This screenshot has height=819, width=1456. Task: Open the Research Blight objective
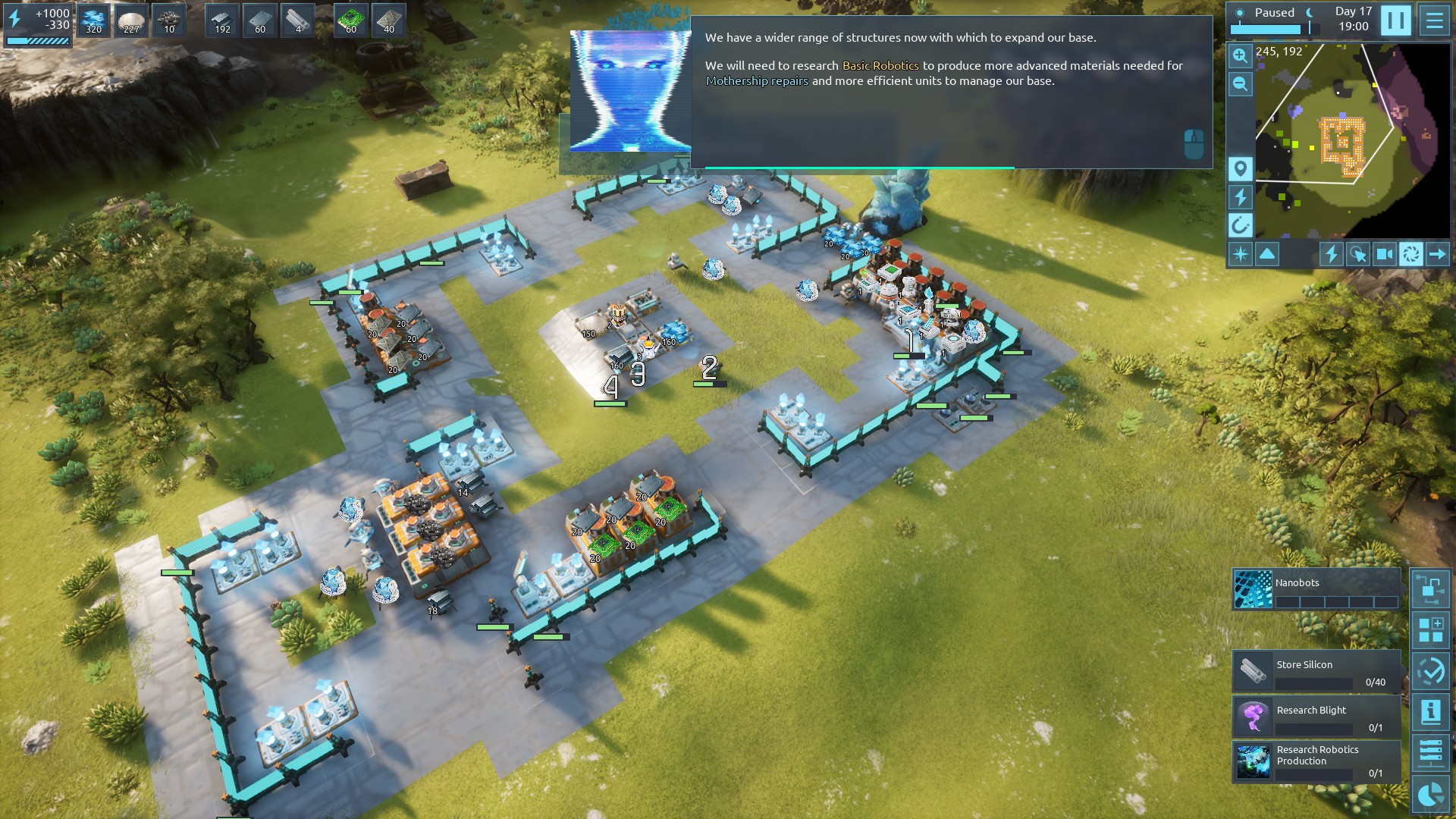click(1316, 717)
